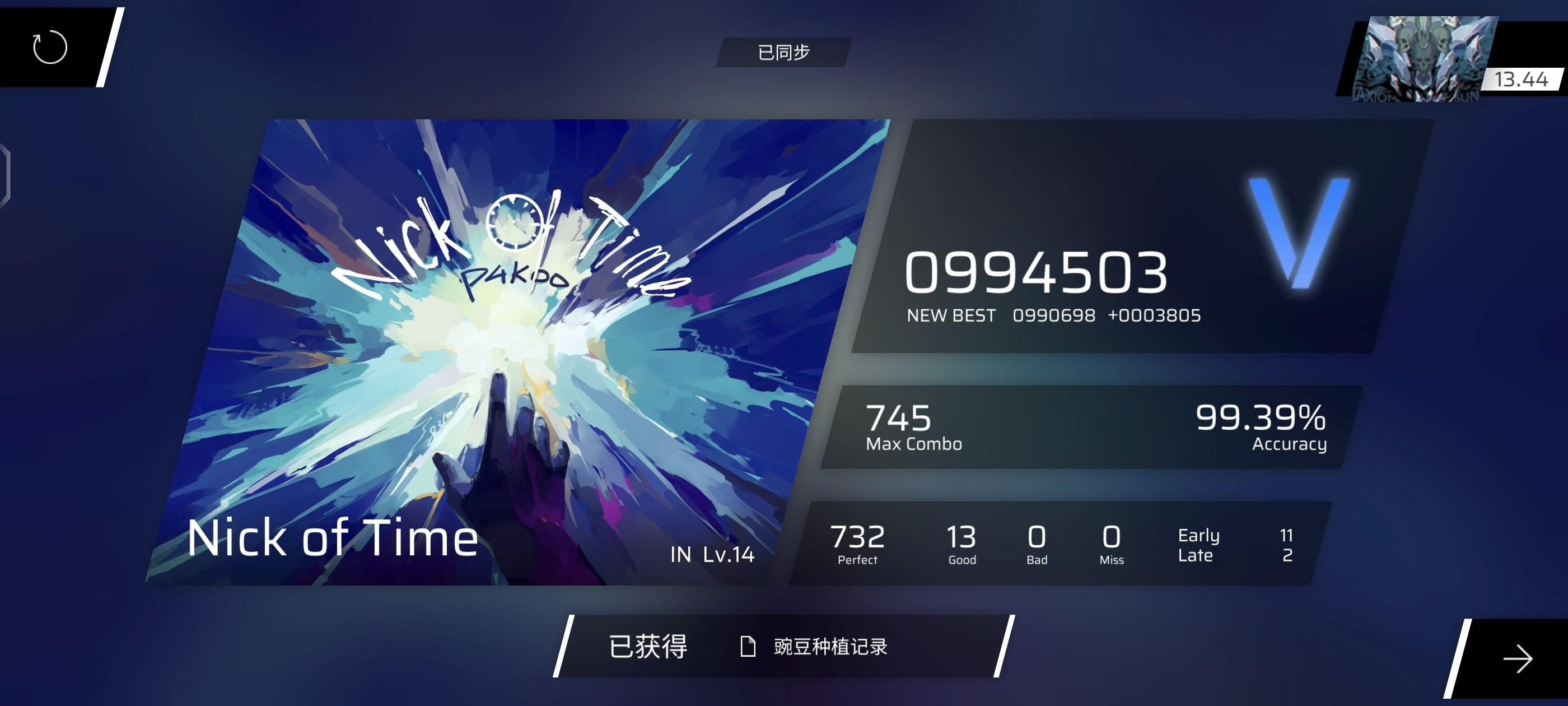Click the Nick of Time song title
This screenshot has height=706, width=1568.
click(332, 537)
